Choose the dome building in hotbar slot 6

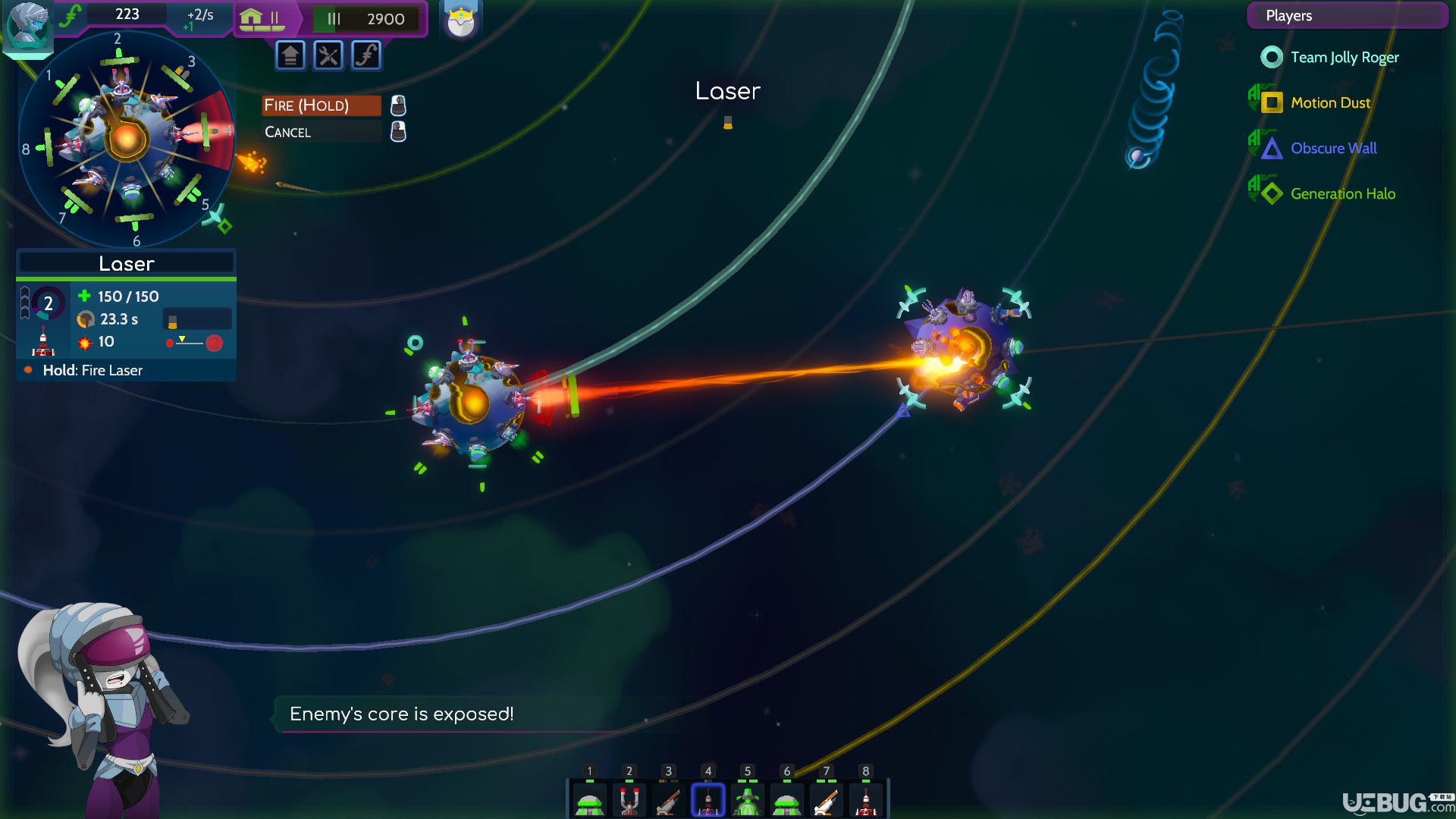click(786, 801)
